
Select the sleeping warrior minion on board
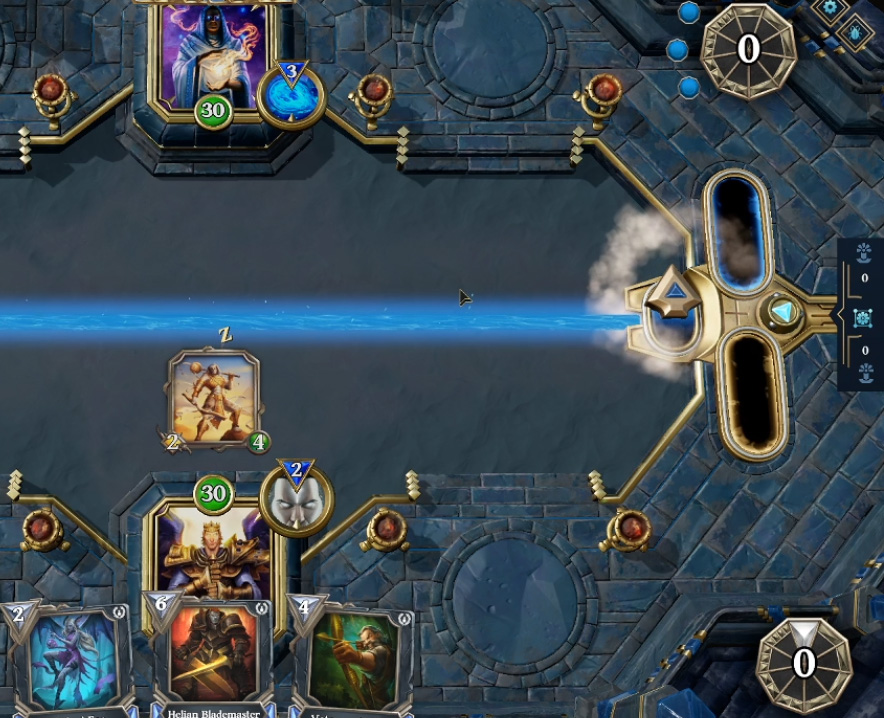(214, 398)
